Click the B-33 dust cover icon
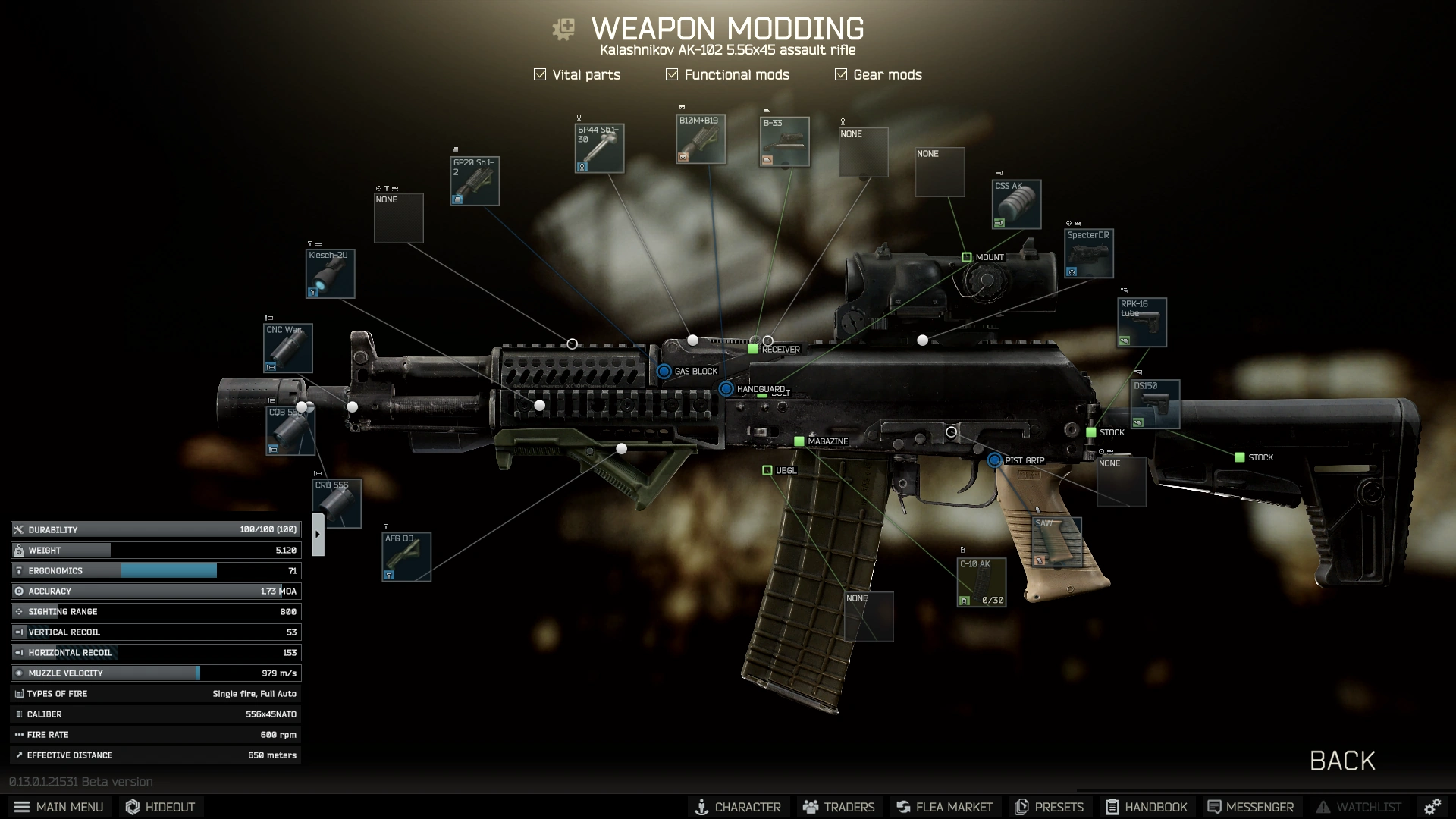 pyautogui.click(x=786, y=141)
